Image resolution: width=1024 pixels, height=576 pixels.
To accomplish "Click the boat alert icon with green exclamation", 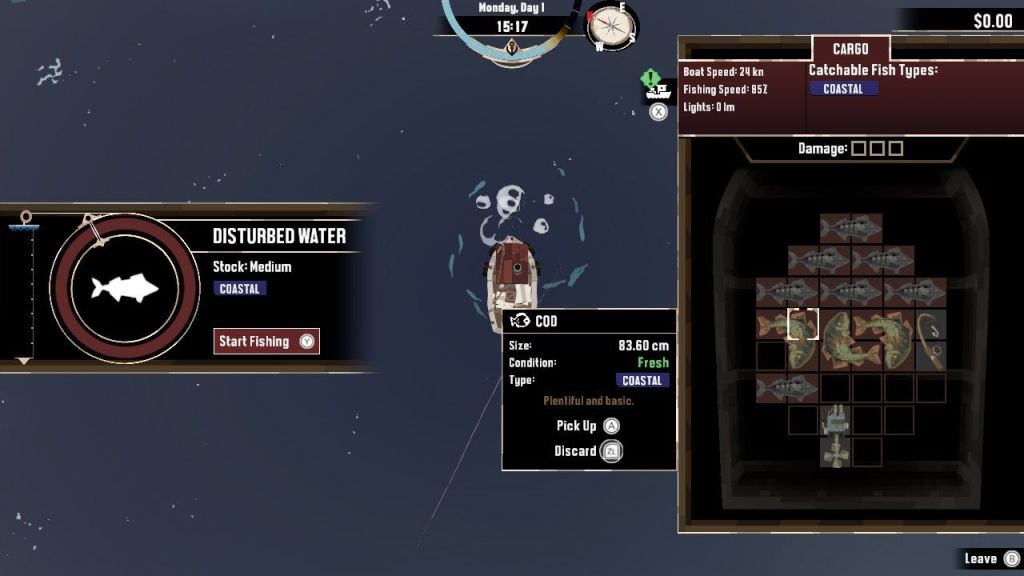I will point(656,86).
